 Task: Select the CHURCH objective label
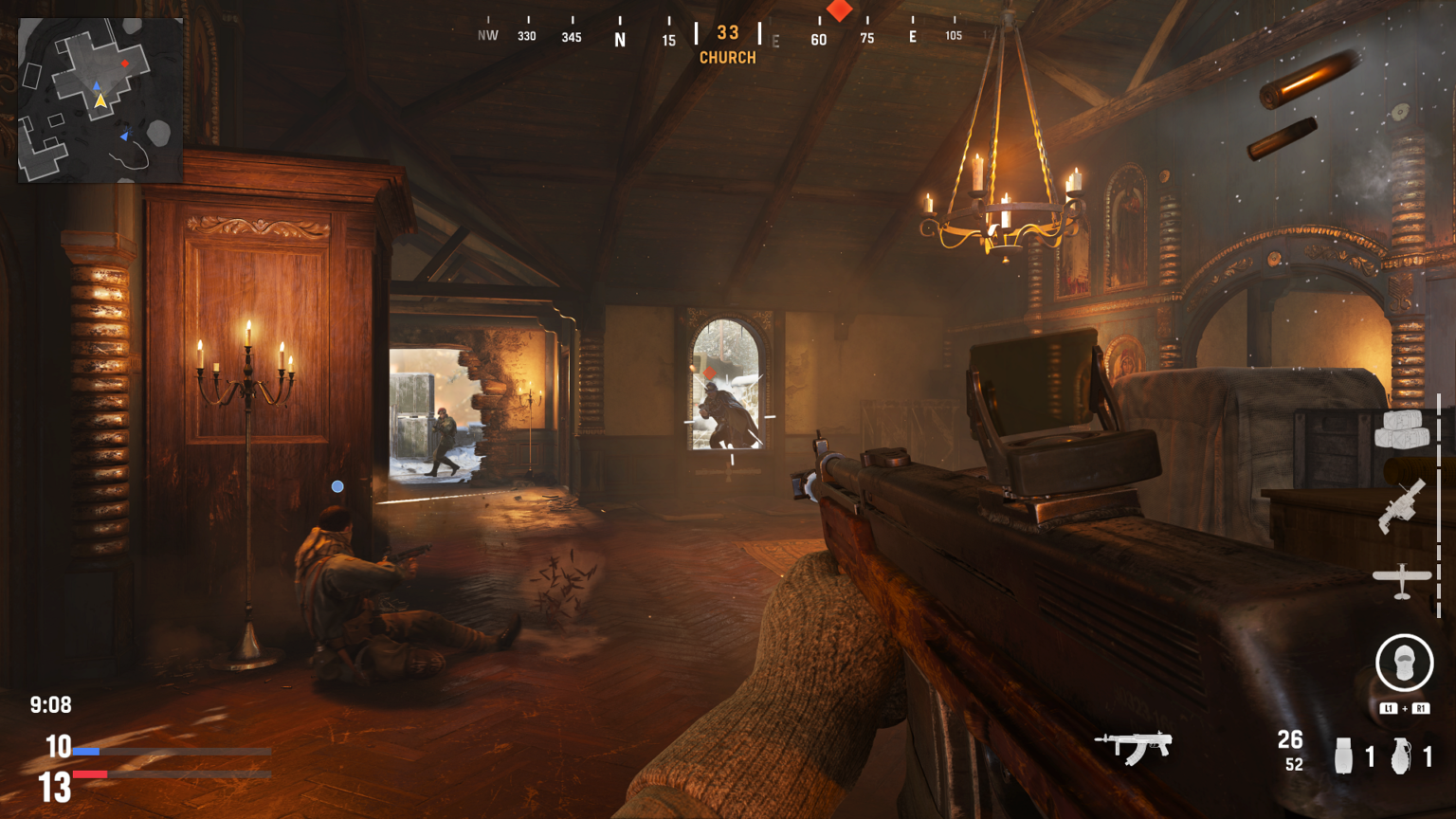click(727, 57)
